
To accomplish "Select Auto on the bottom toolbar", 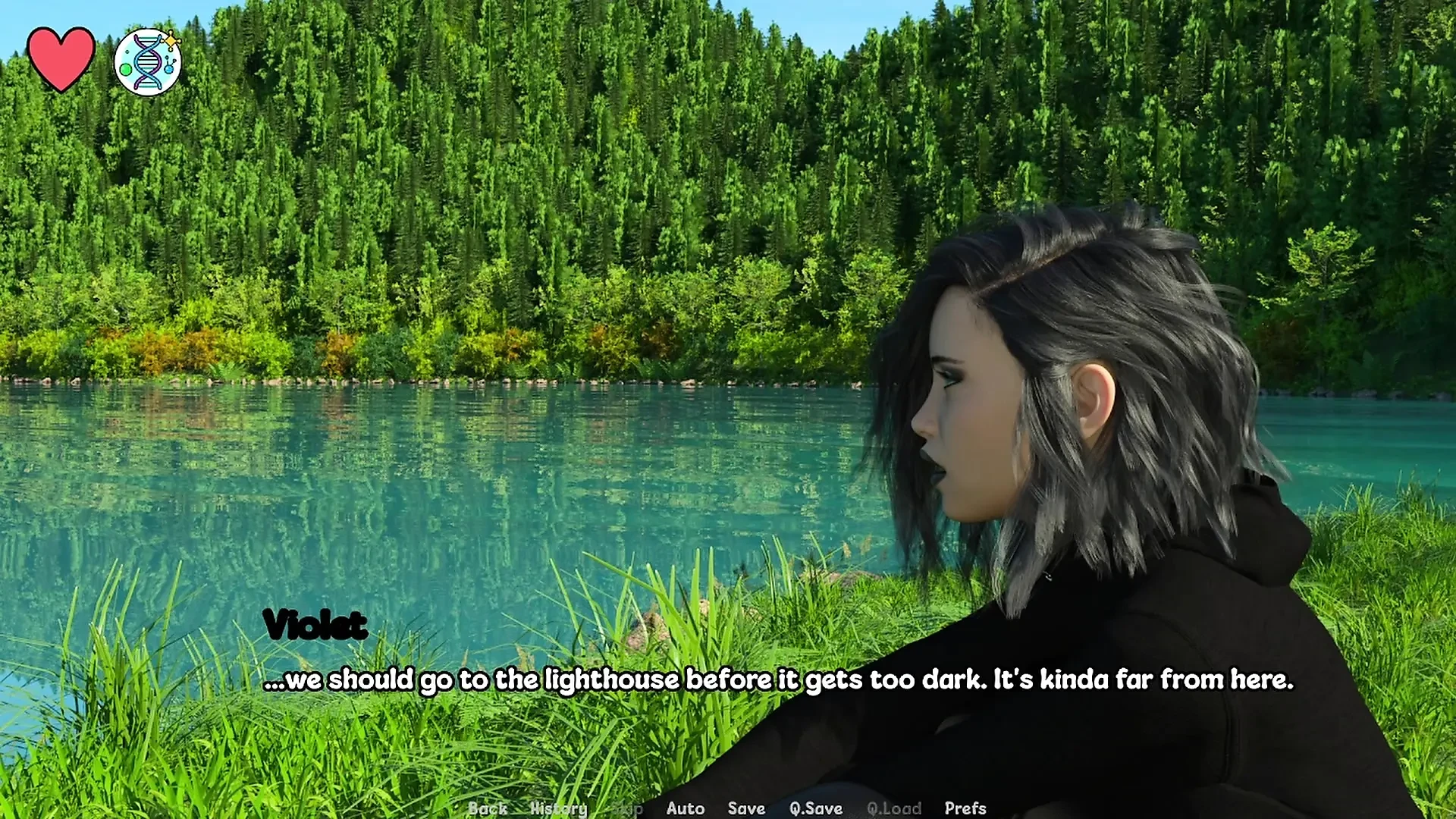I will click(x=685, y=808).
